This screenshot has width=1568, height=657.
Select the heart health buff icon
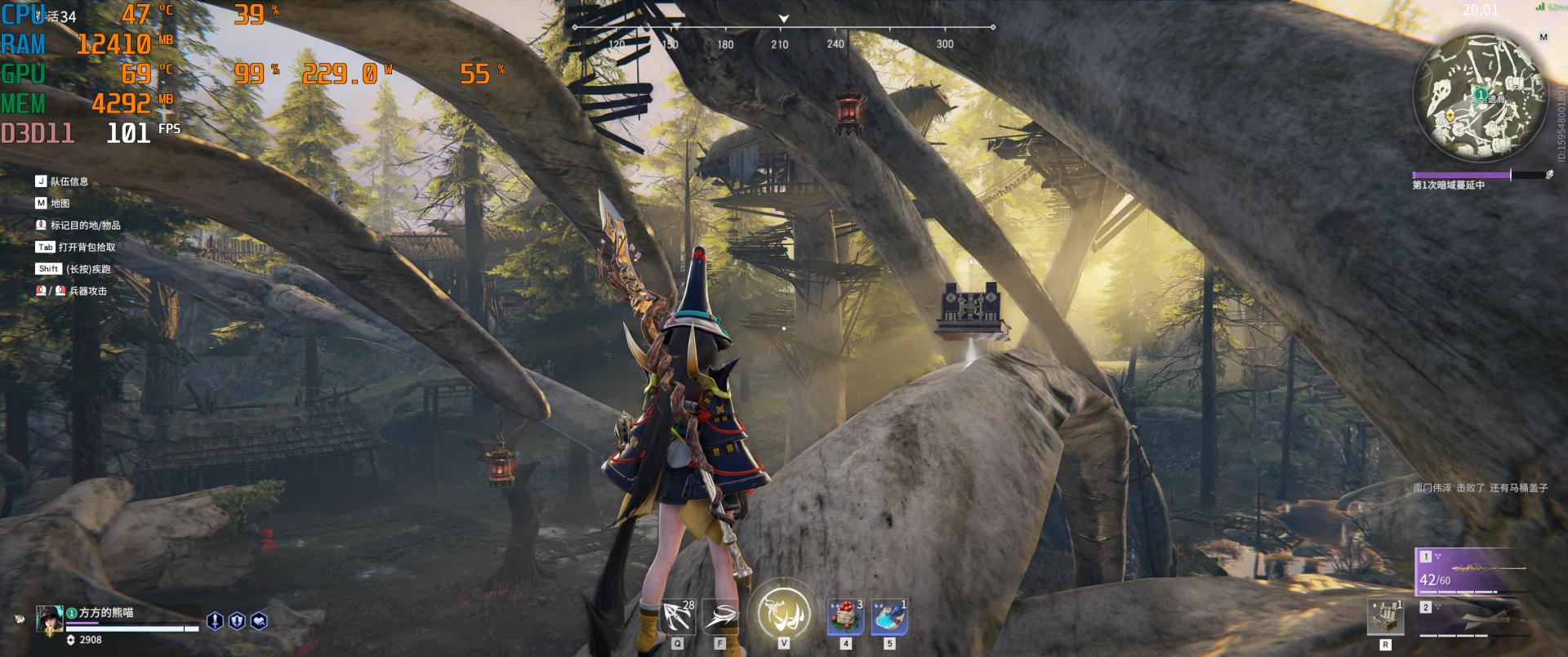coord(259,621)
